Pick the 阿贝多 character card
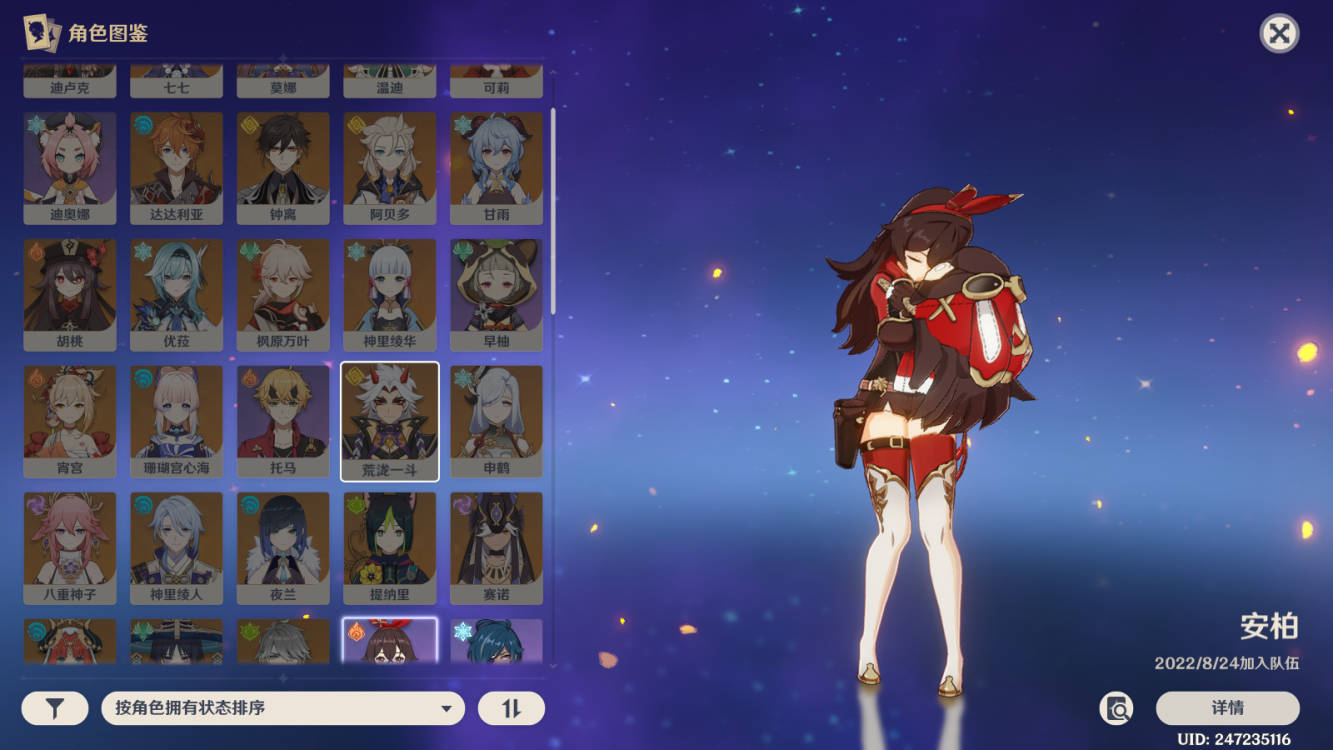 tap(390, 167)
